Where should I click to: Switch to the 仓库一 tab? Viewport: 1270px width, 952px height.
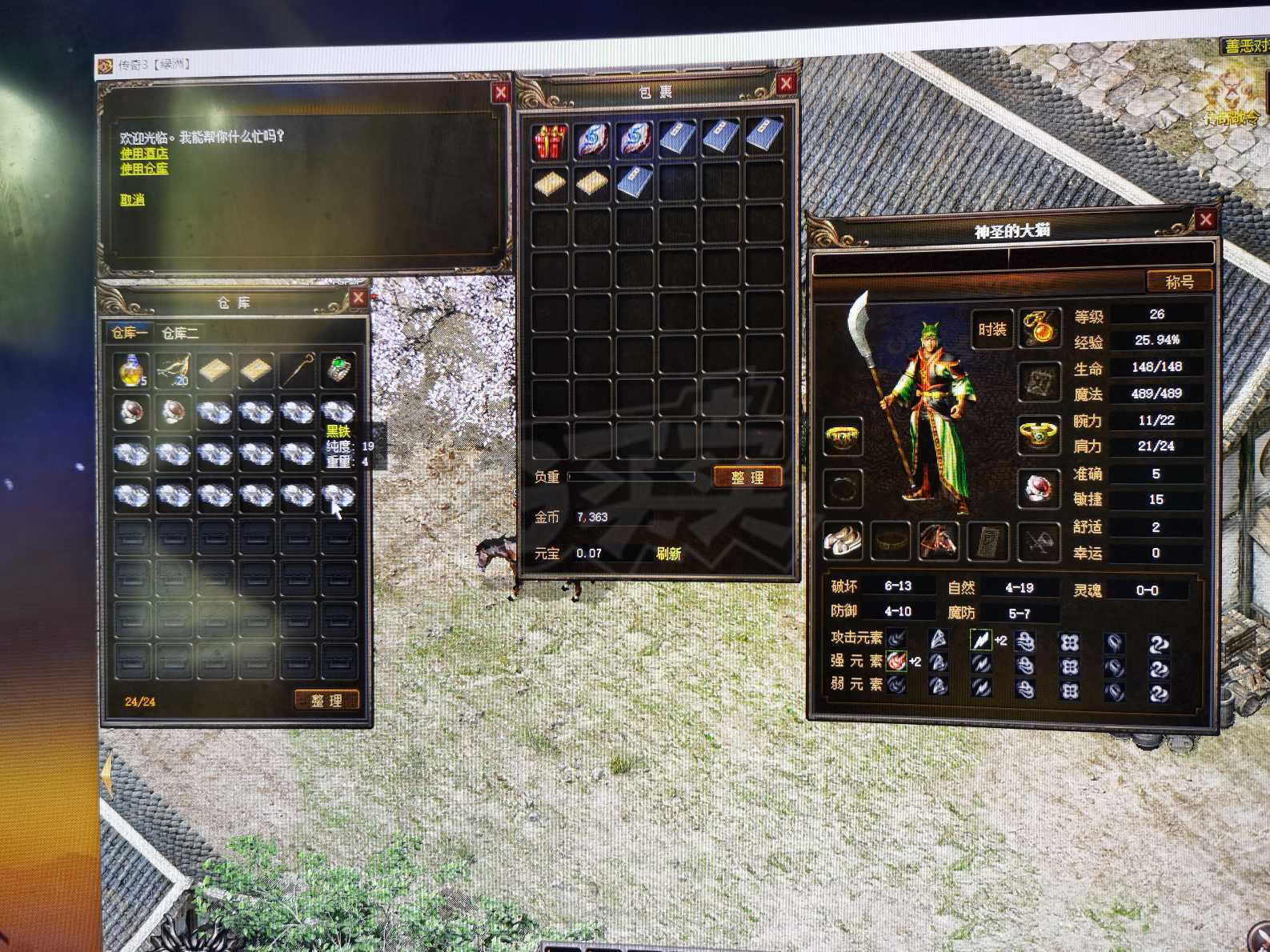129,333
